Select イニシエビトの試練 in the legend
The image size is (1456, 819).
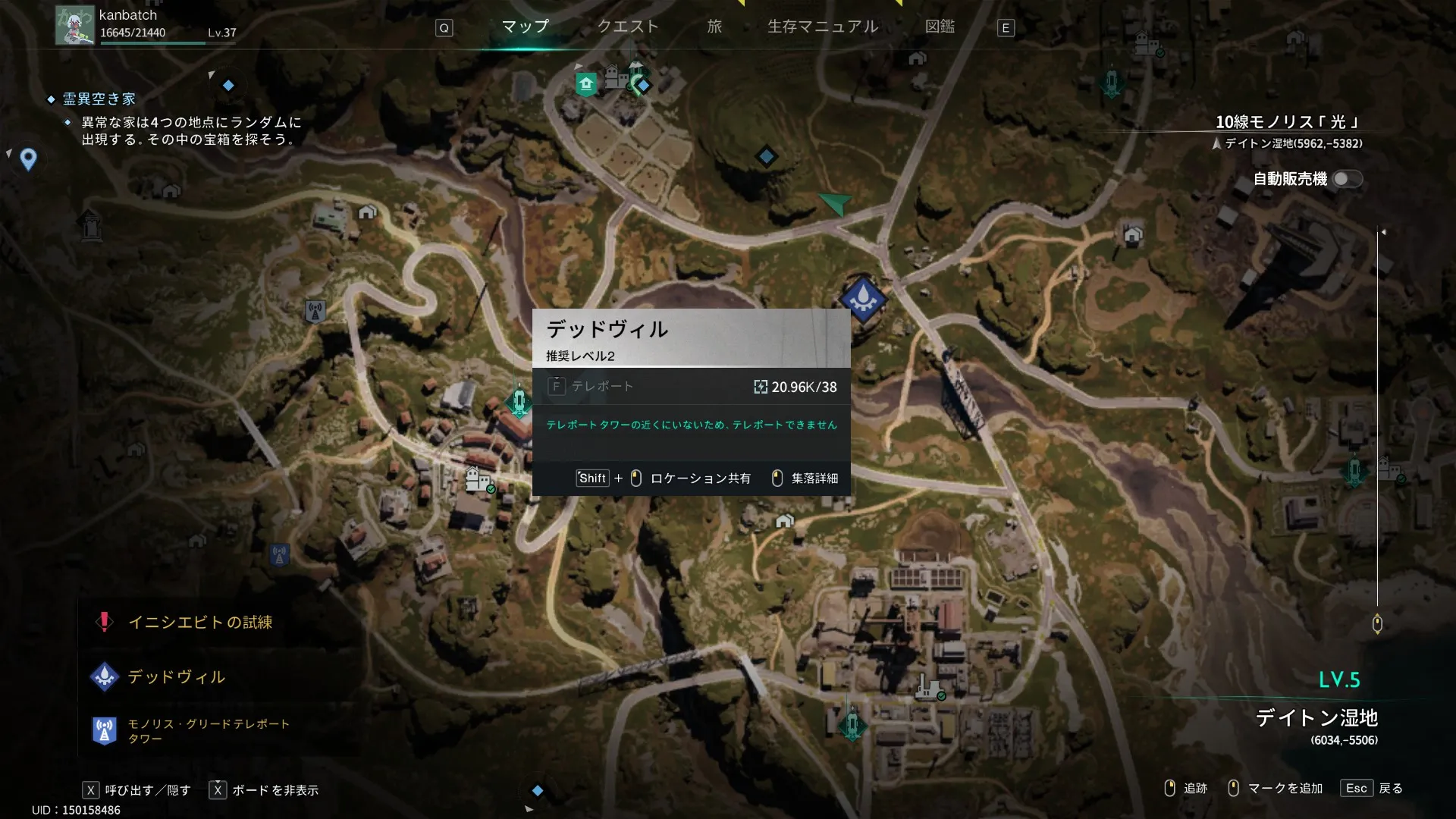[x=199, y=623]
